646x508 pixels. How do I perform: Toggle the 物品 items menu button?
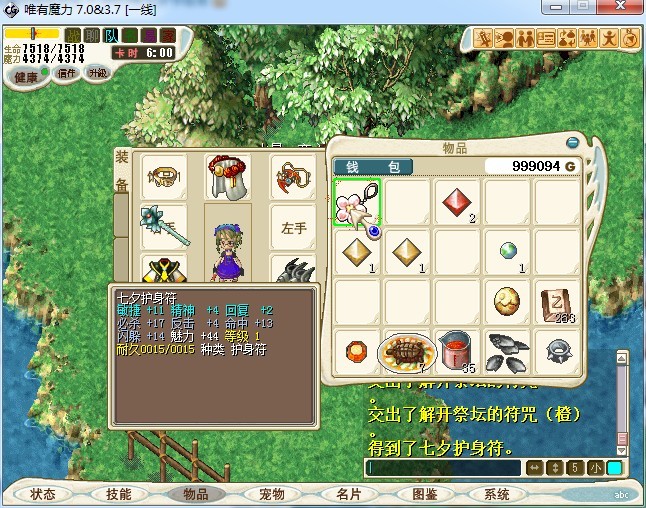(195, 494)
